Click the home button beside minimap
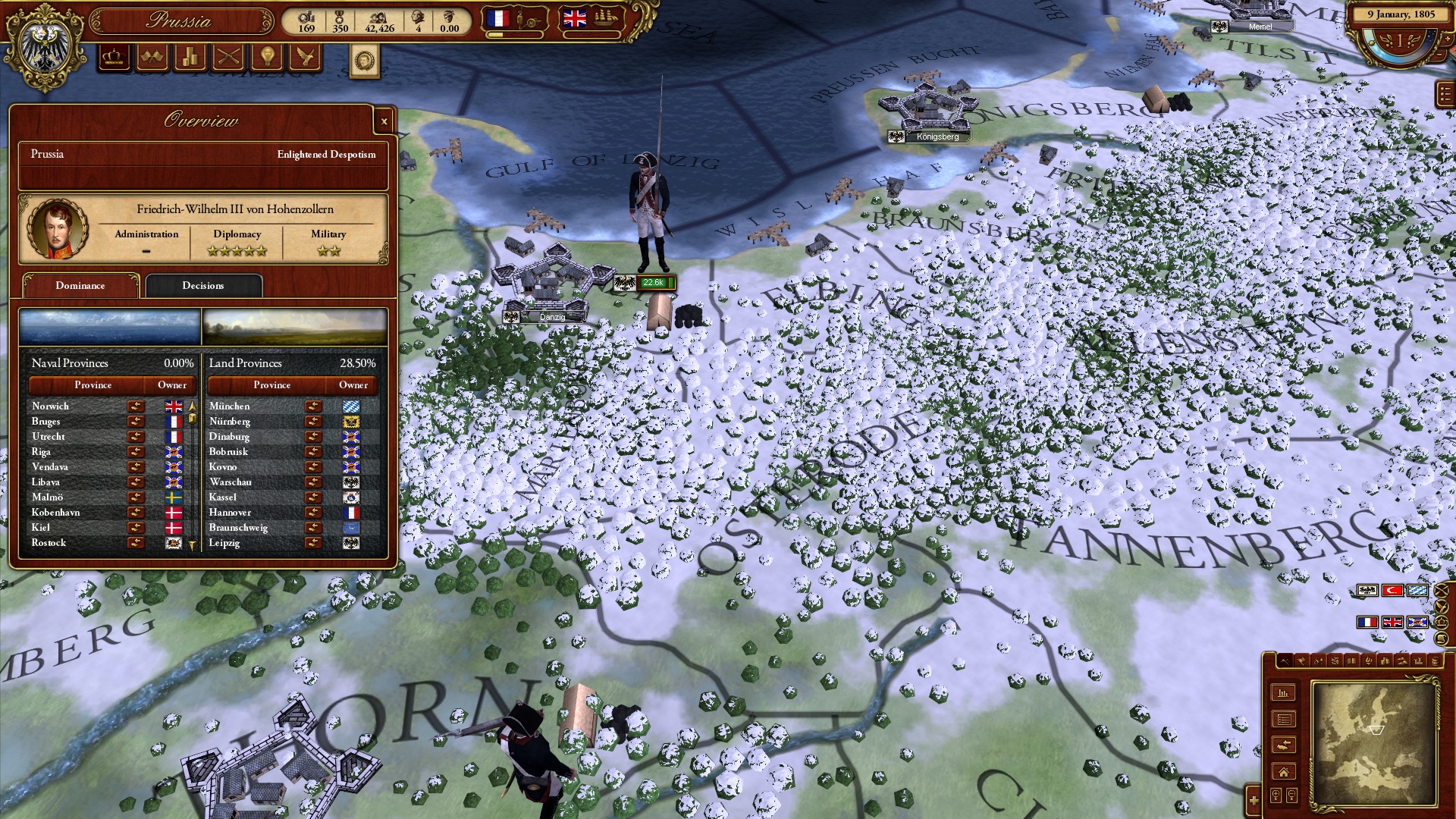1456x819 pixels. tap(1283, 772)
